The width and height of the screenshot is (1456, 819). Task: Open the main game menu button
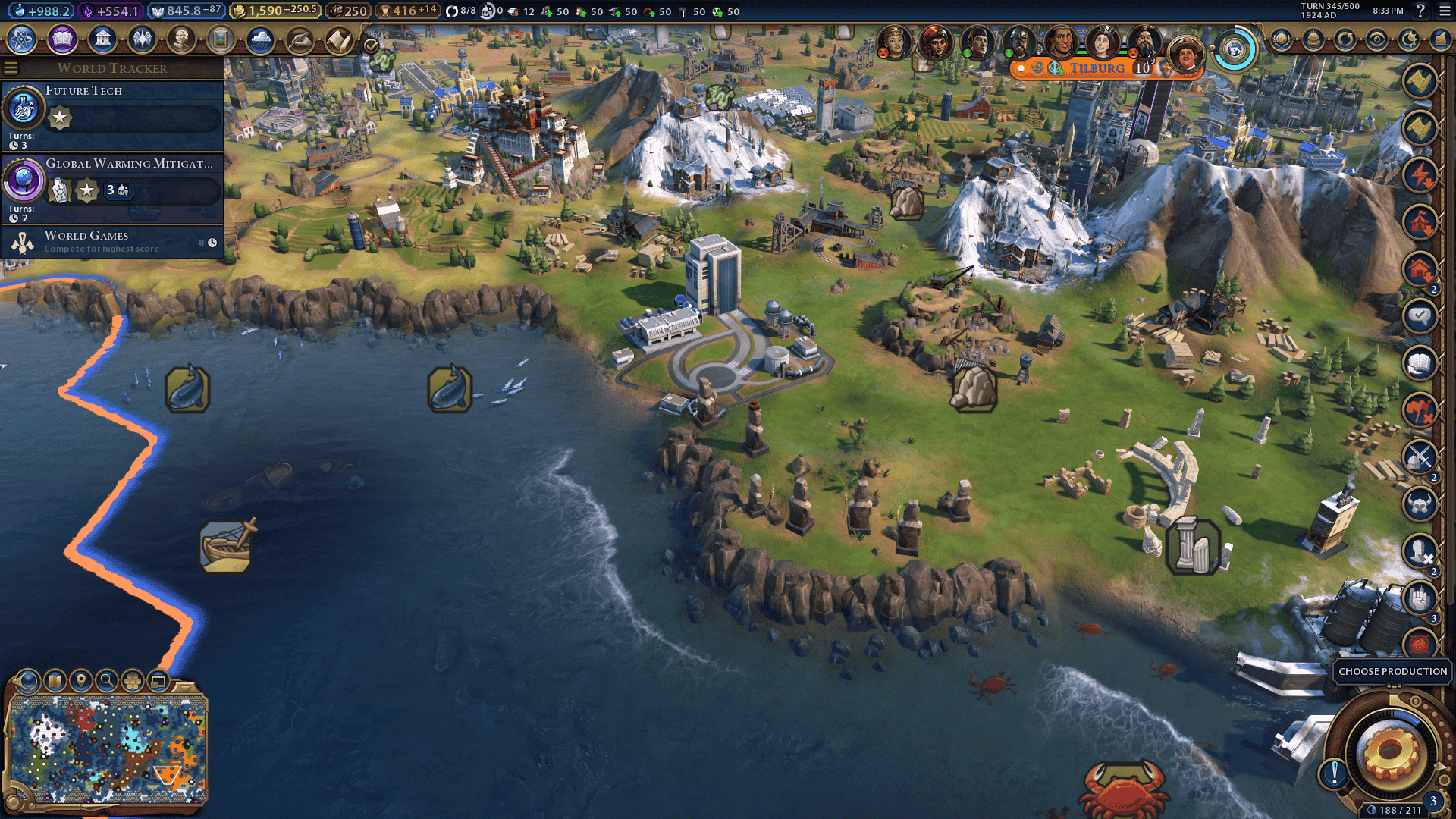point(1444,11)
